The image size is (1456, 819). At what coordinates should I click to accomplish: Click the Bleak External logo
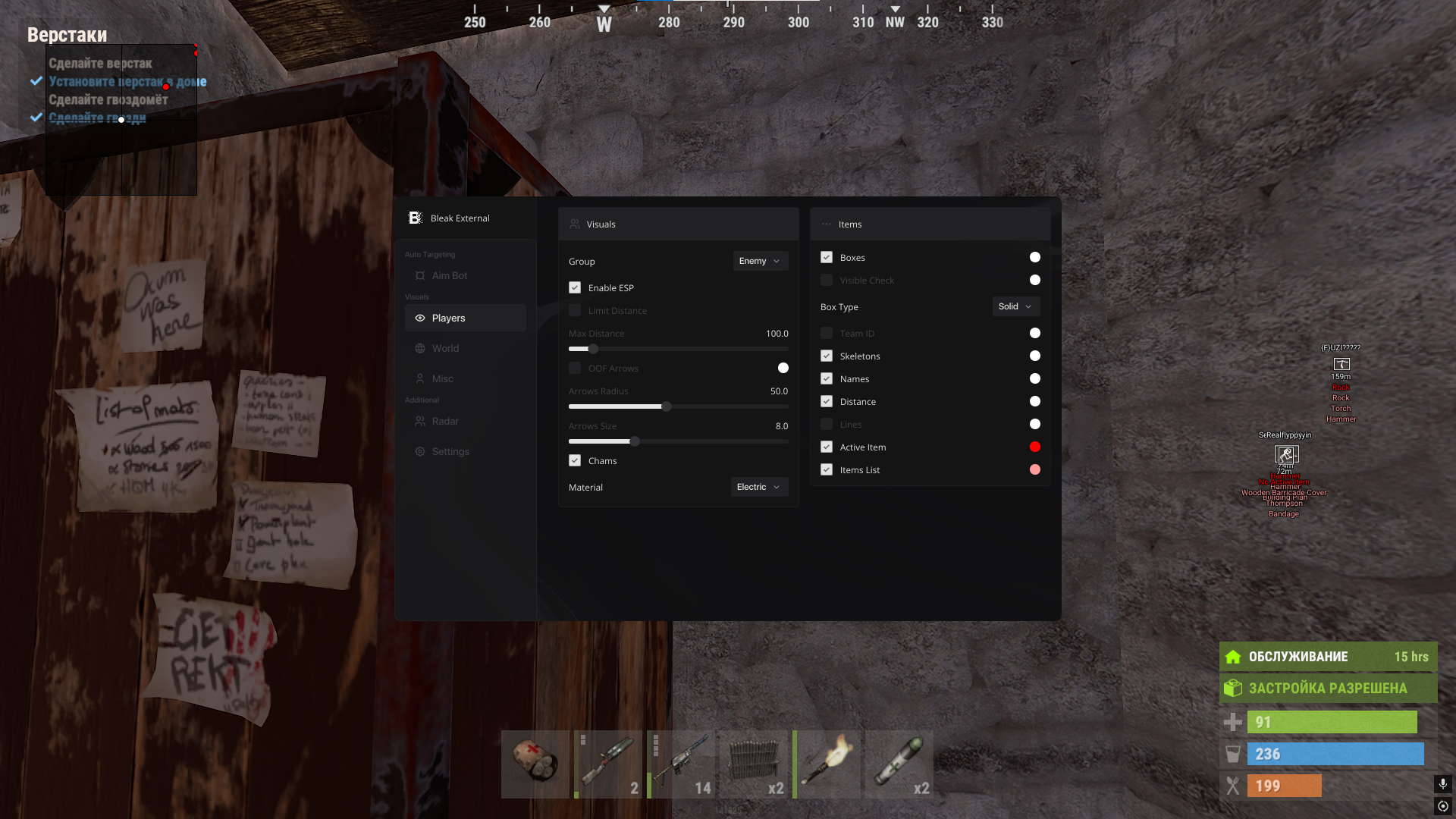[414, 218]
